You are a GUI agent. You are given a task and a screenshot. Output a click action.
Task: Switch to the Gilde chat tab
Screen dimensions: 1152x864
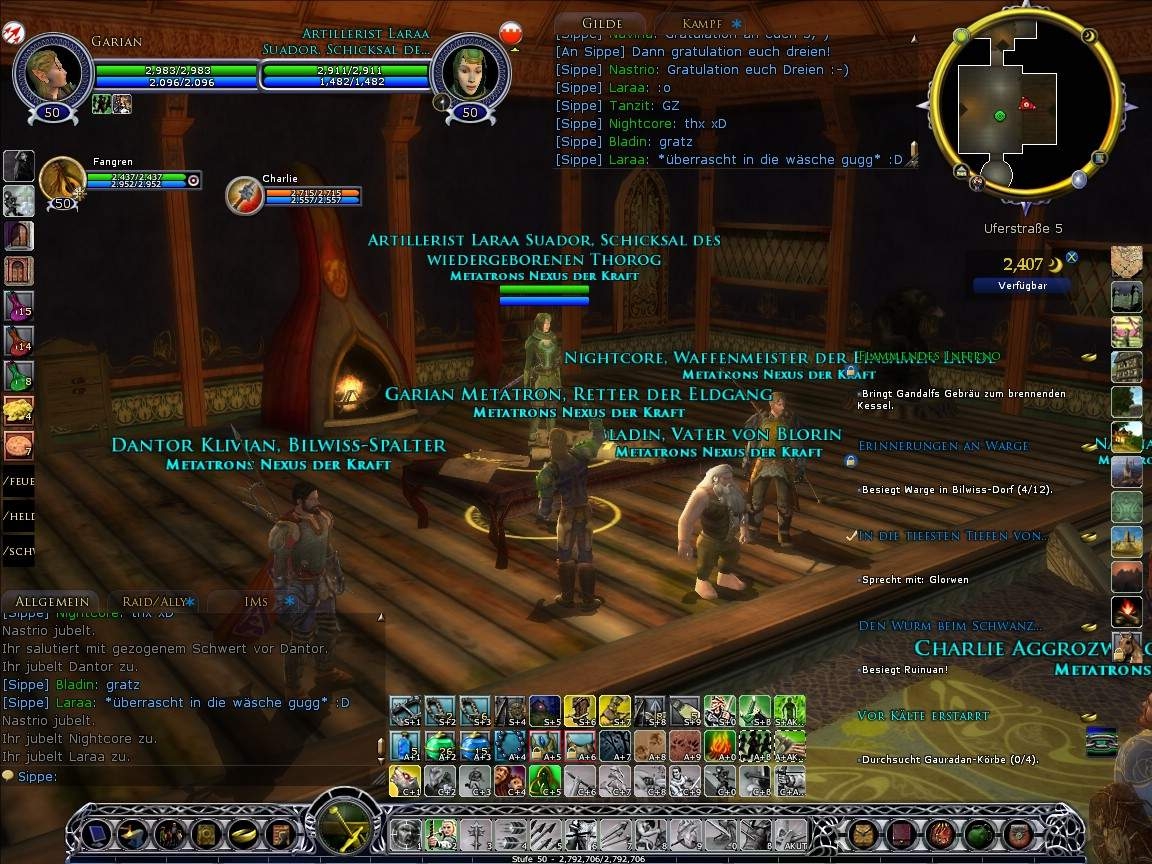pyautogui.click(x=601, y=22)
